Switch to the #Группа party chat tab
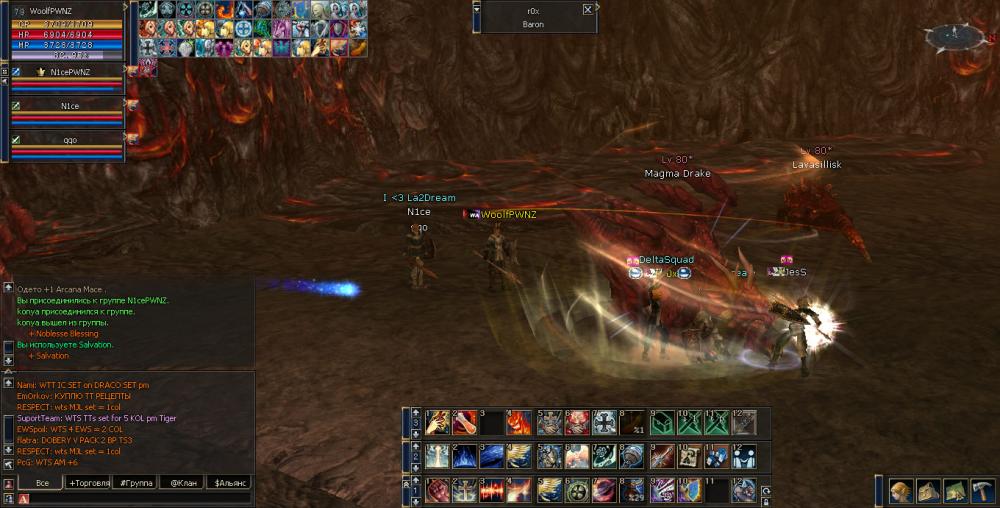Screen dimensions: 1000x508 coord(136,483)
